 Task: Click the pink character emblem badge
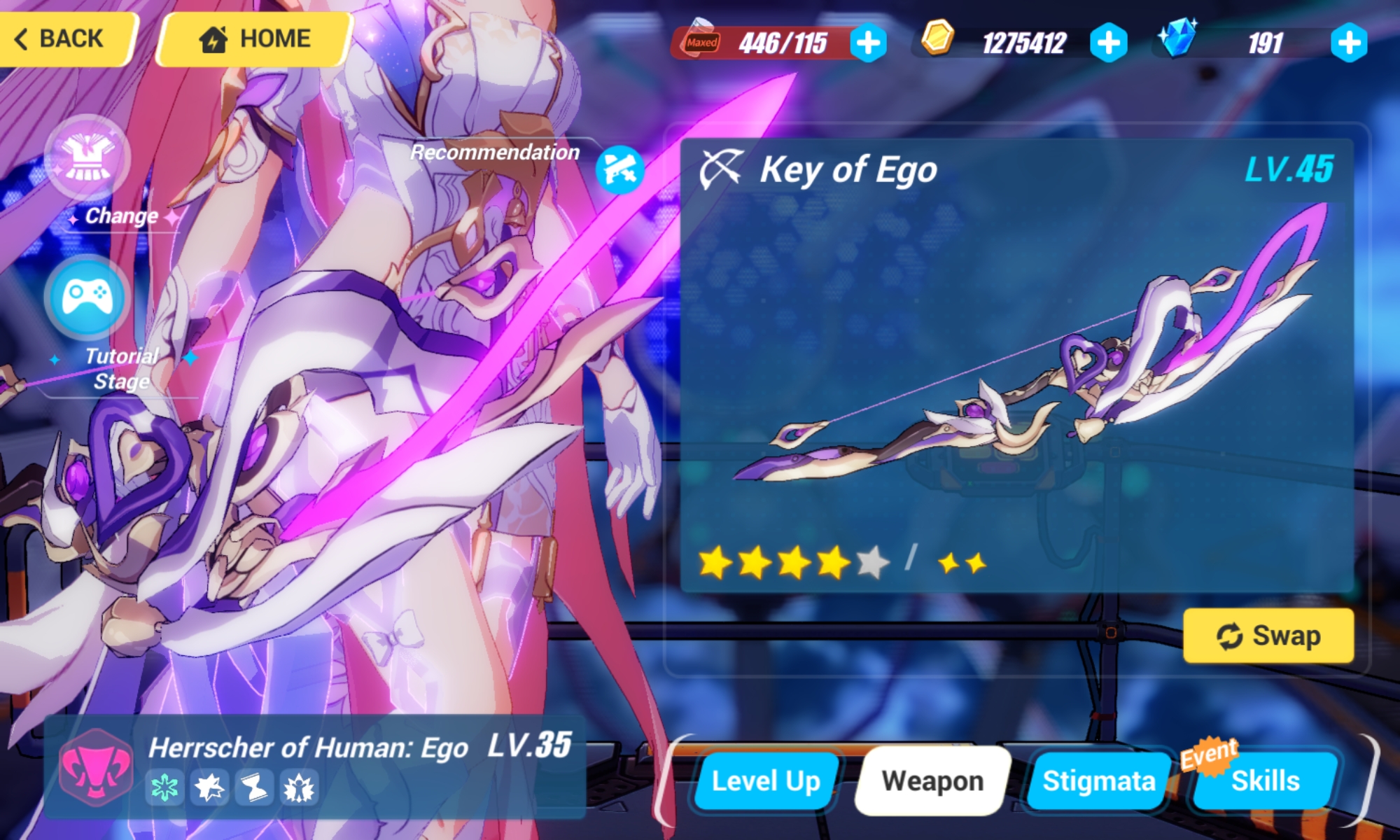[92, 769]
